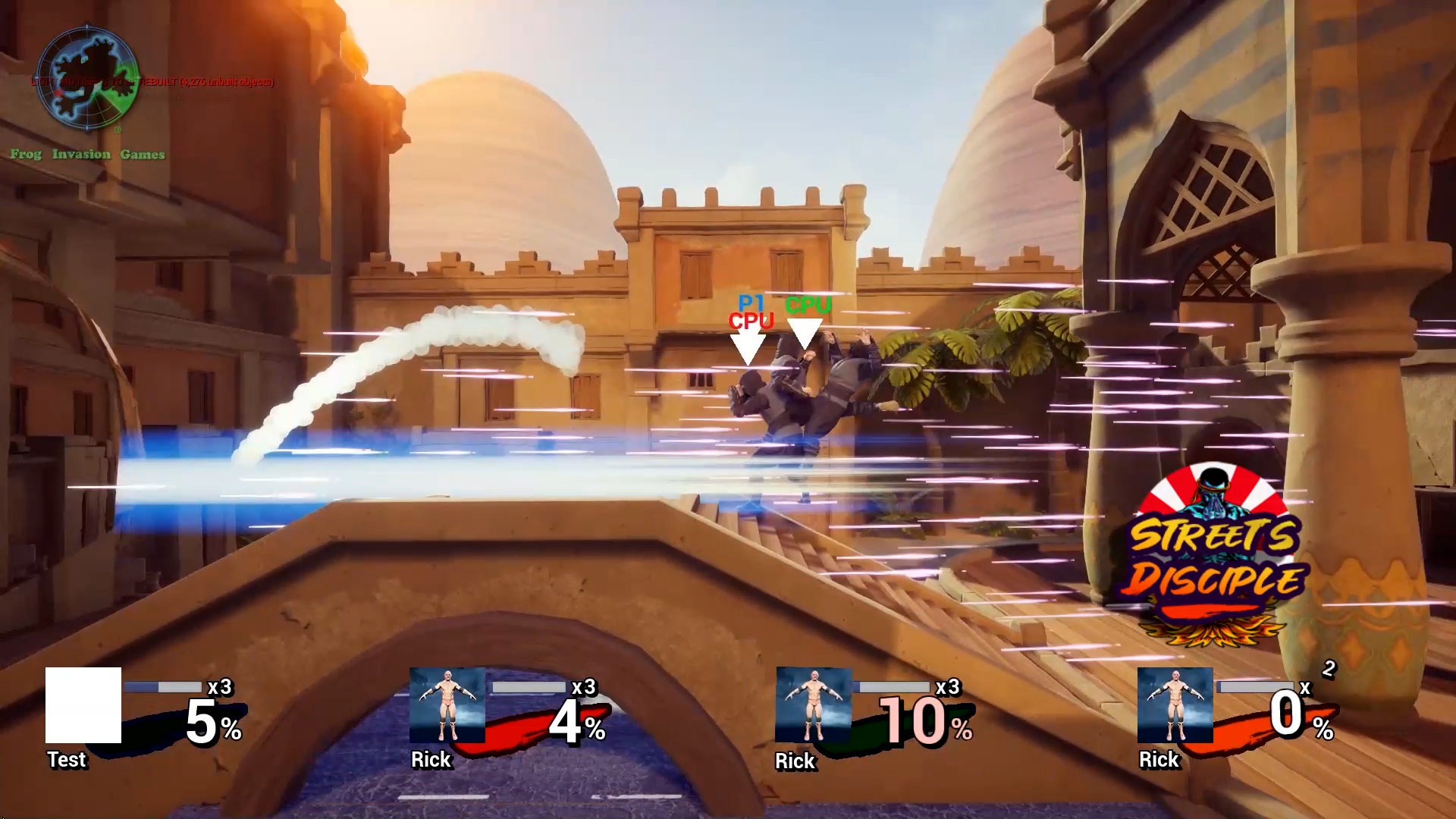Viewport: 1456px width, 819px height.
Task: Choose Rick's portrait beside the 10% damage
Action: pyautogui.click(x=813, y=705)
